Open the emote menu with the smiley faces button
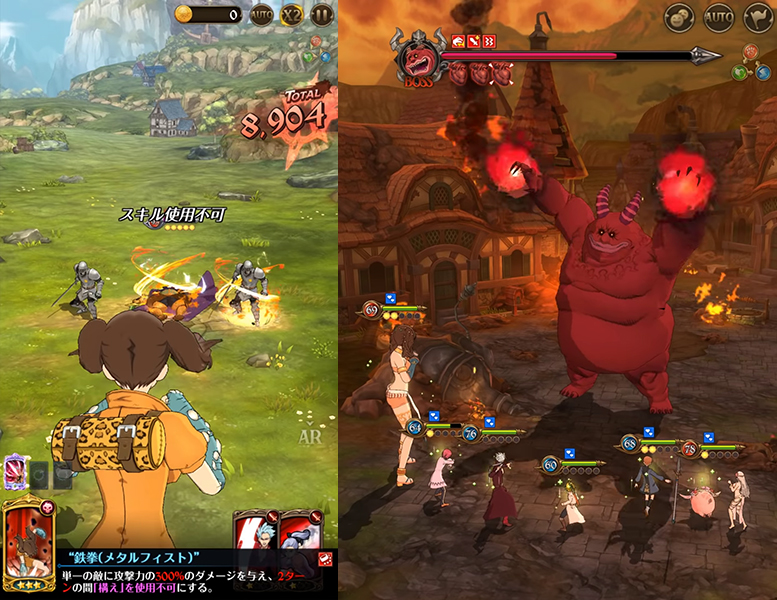This screenshot has height=600, width=777. pos(680,17)
